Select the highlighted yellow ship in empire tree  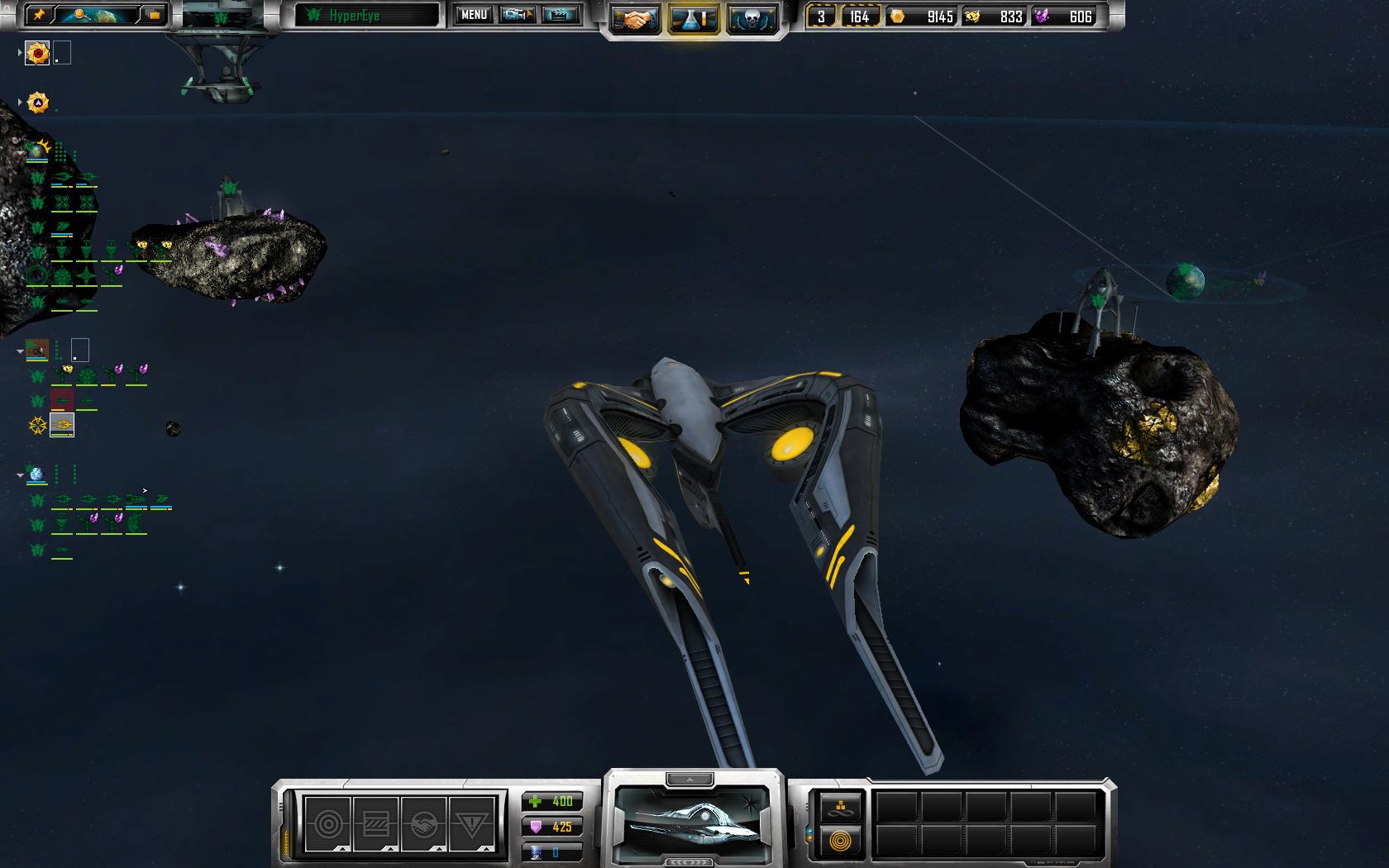62,425
